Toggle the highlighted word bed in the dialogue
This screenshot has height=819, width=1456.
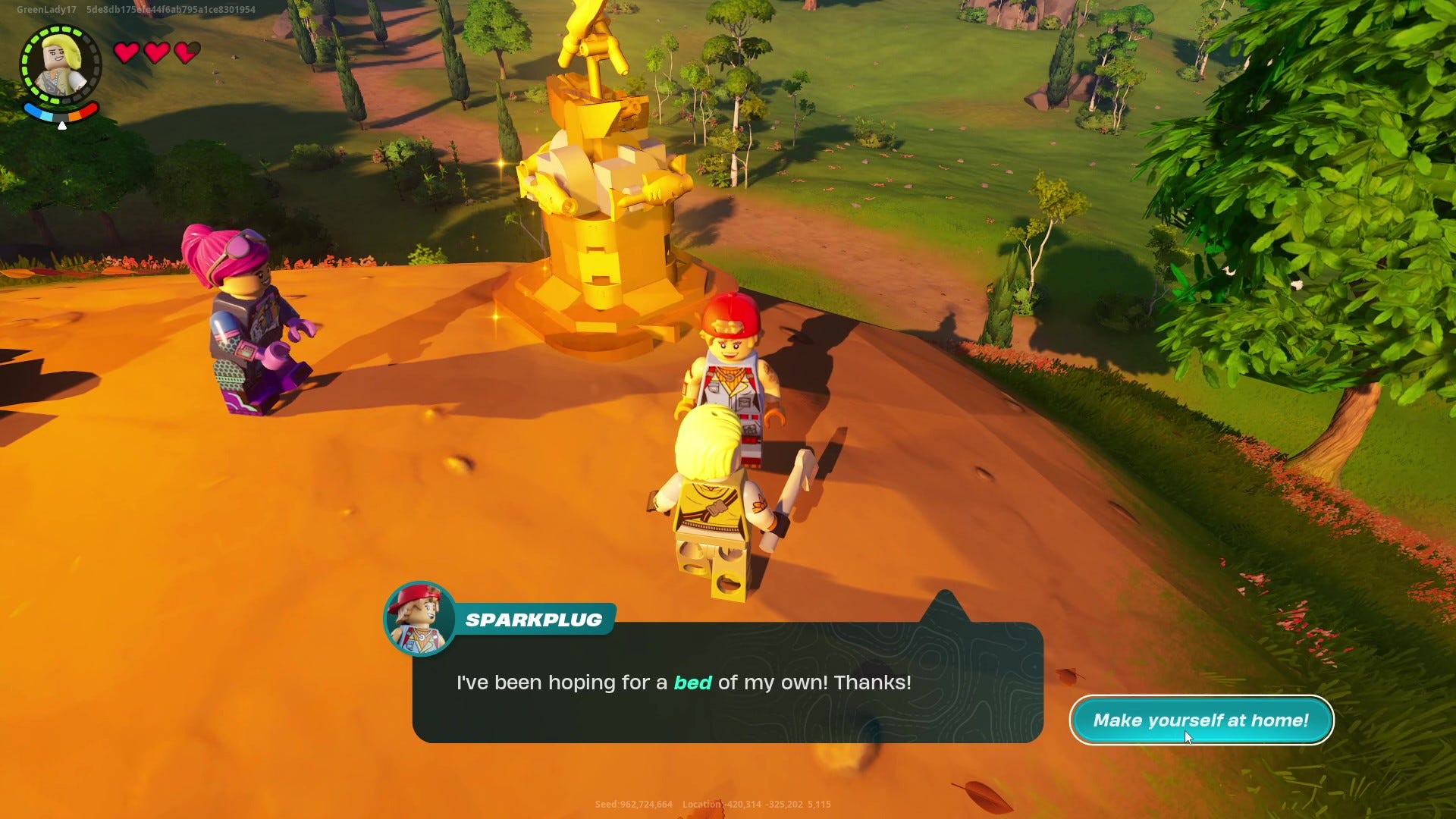point(692,682)
